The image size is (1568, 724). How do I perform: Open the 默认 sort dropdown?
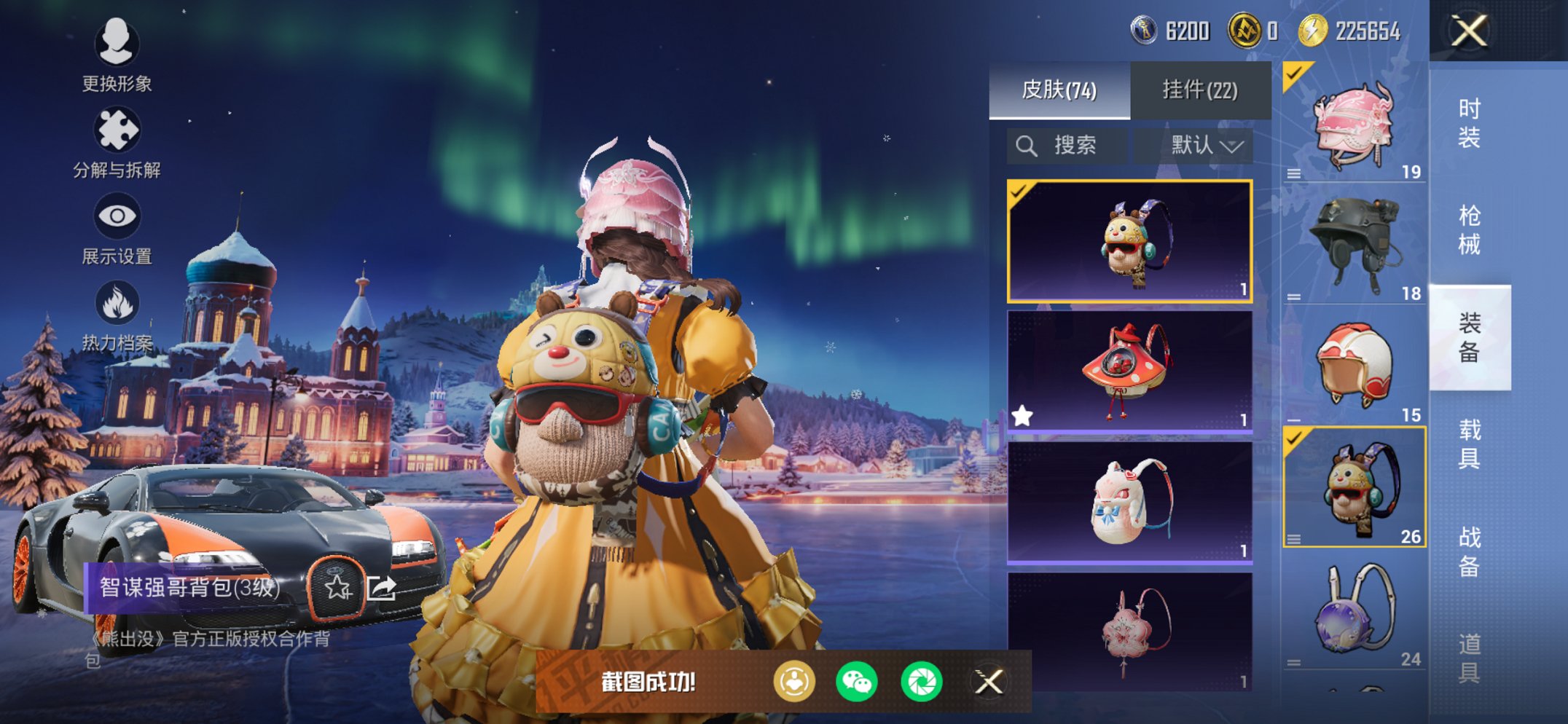[x=1205, y=146]
